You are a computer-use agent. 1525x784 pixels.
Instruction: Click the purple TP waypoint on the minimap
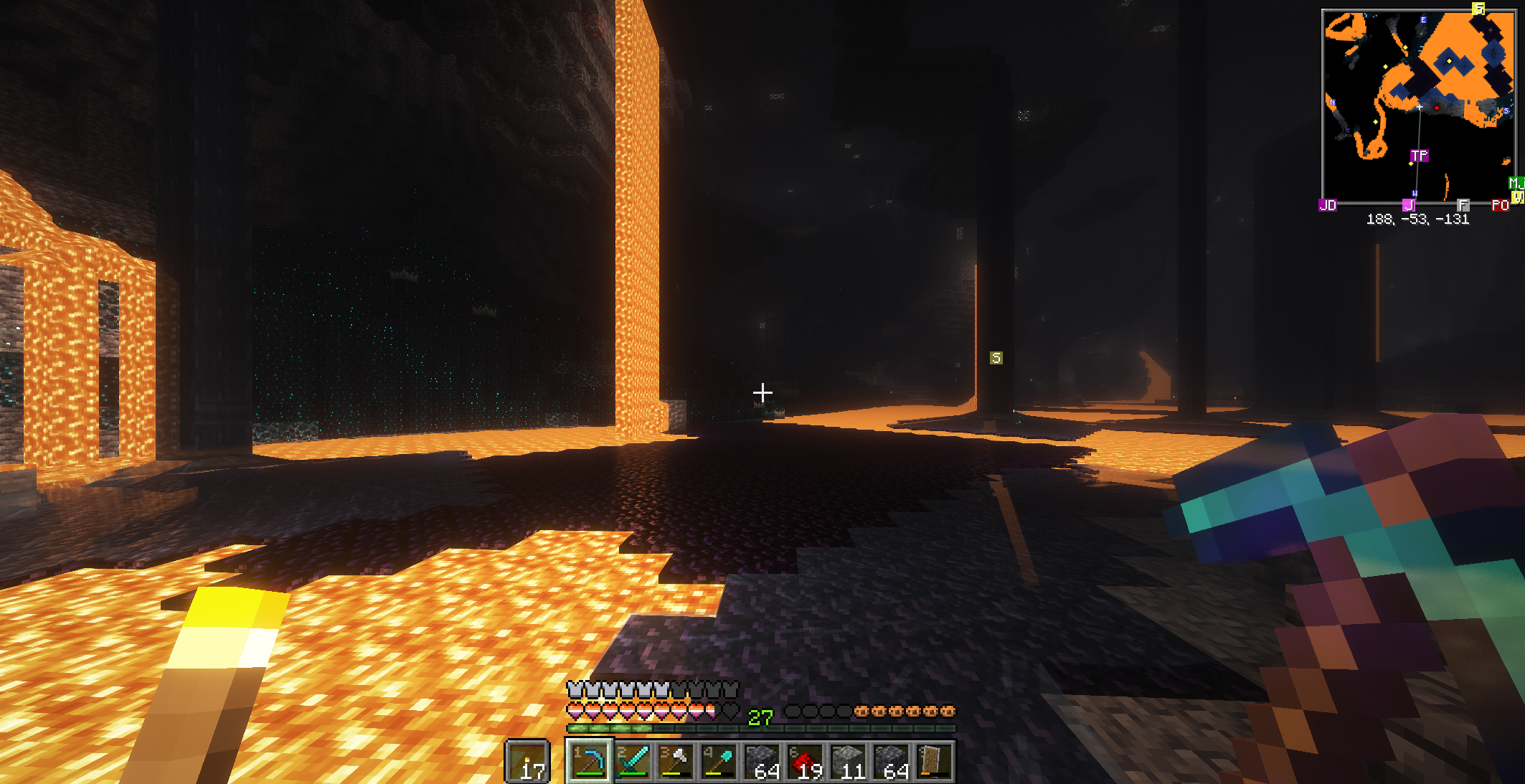pyautogui.click(x=1419, y=156)
